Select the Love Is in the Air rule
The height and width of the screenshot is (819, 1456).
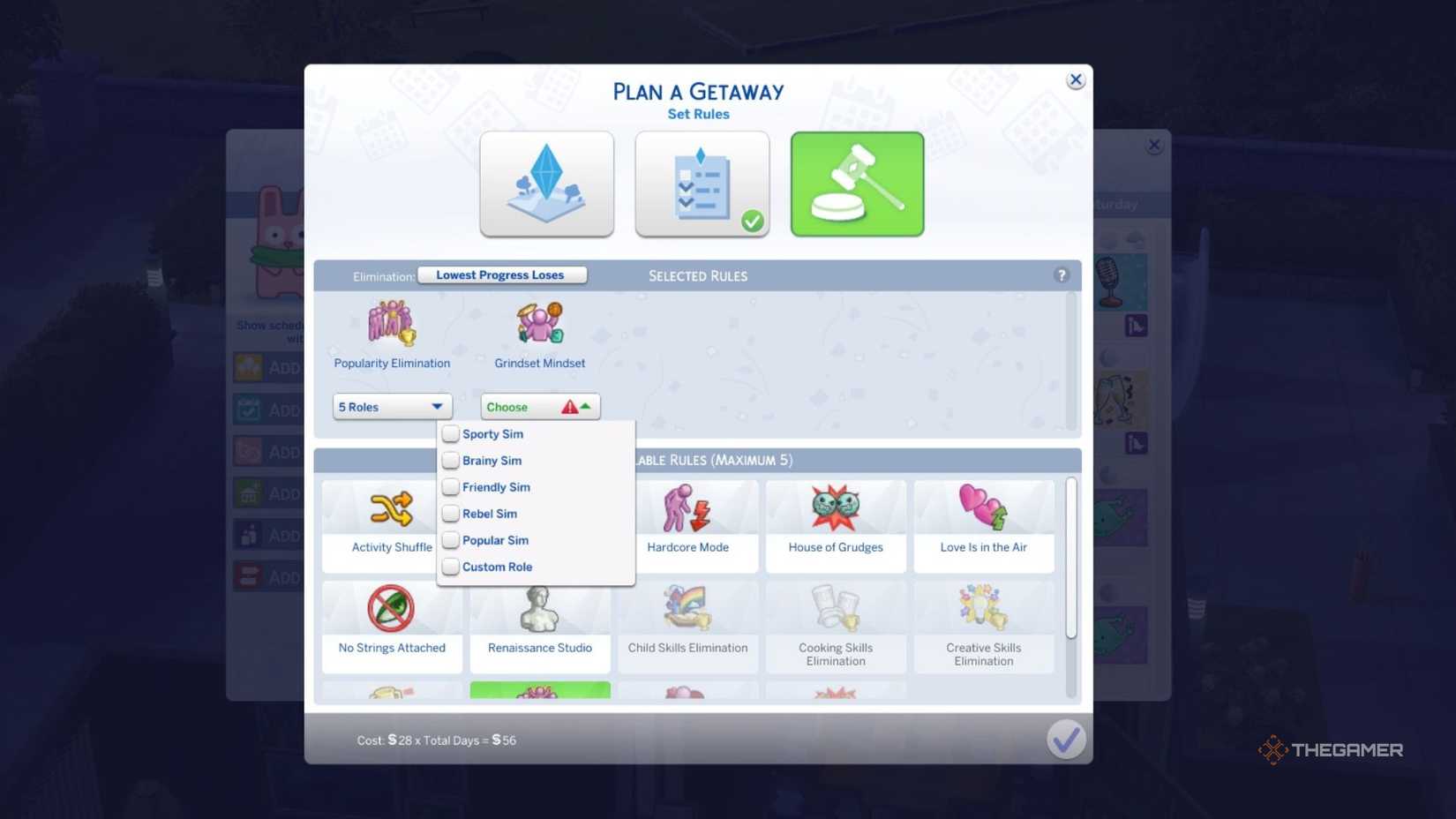click(x=983, y=525)
